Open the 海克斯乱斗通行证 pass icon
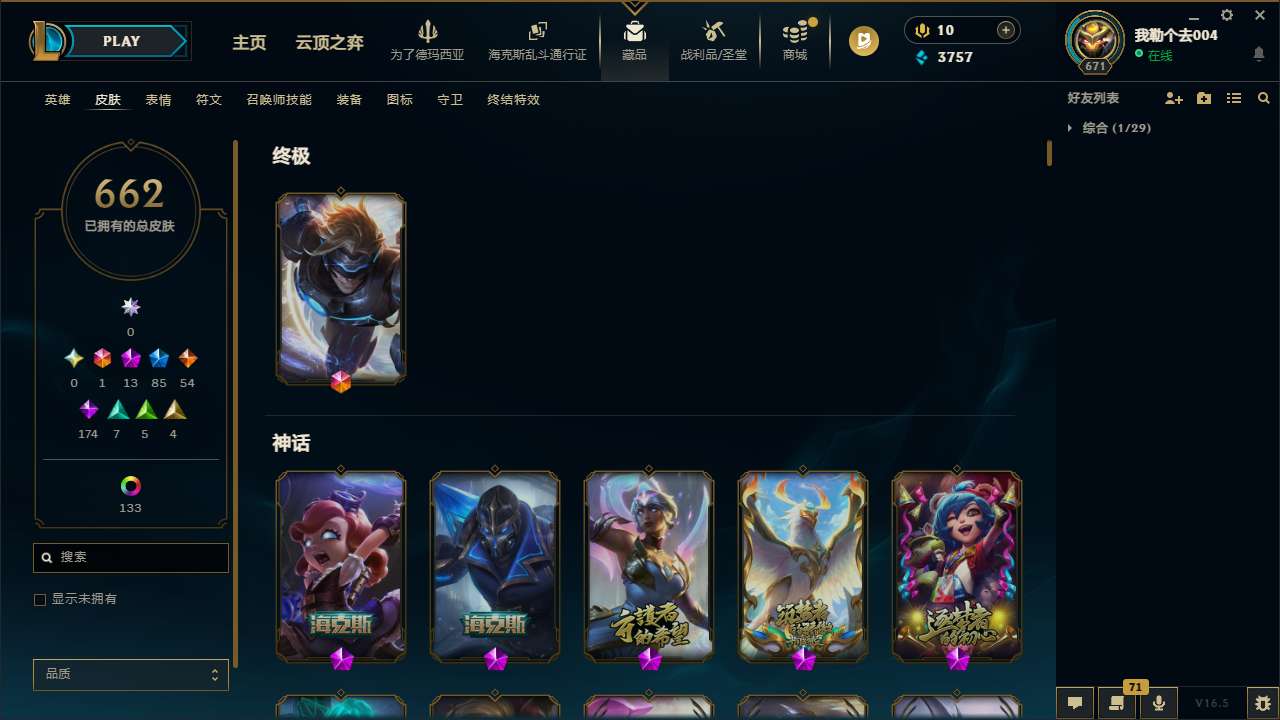 point(537,33)
